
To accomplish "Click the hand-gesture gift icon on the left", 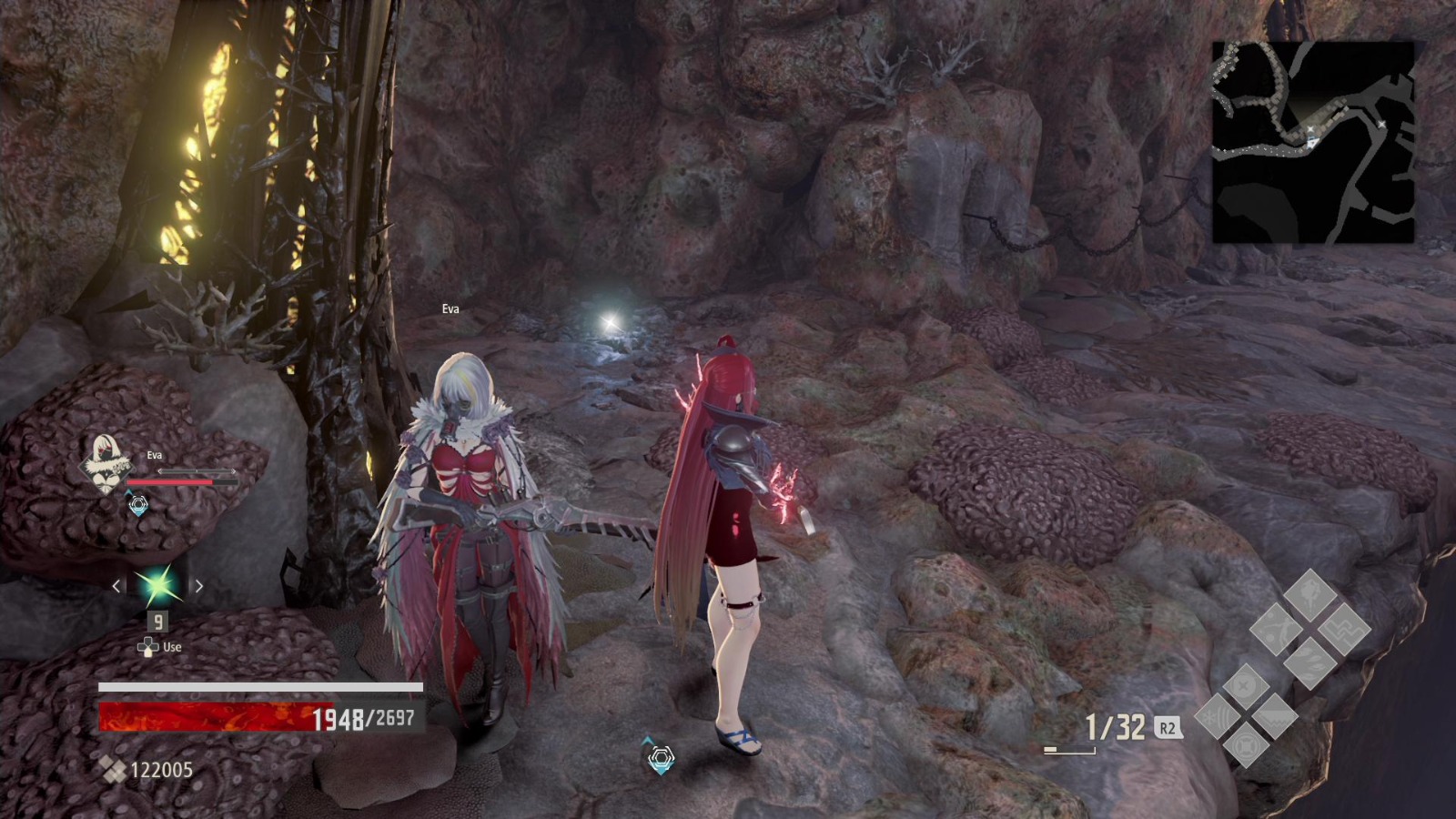I will tap(1278, 630).
